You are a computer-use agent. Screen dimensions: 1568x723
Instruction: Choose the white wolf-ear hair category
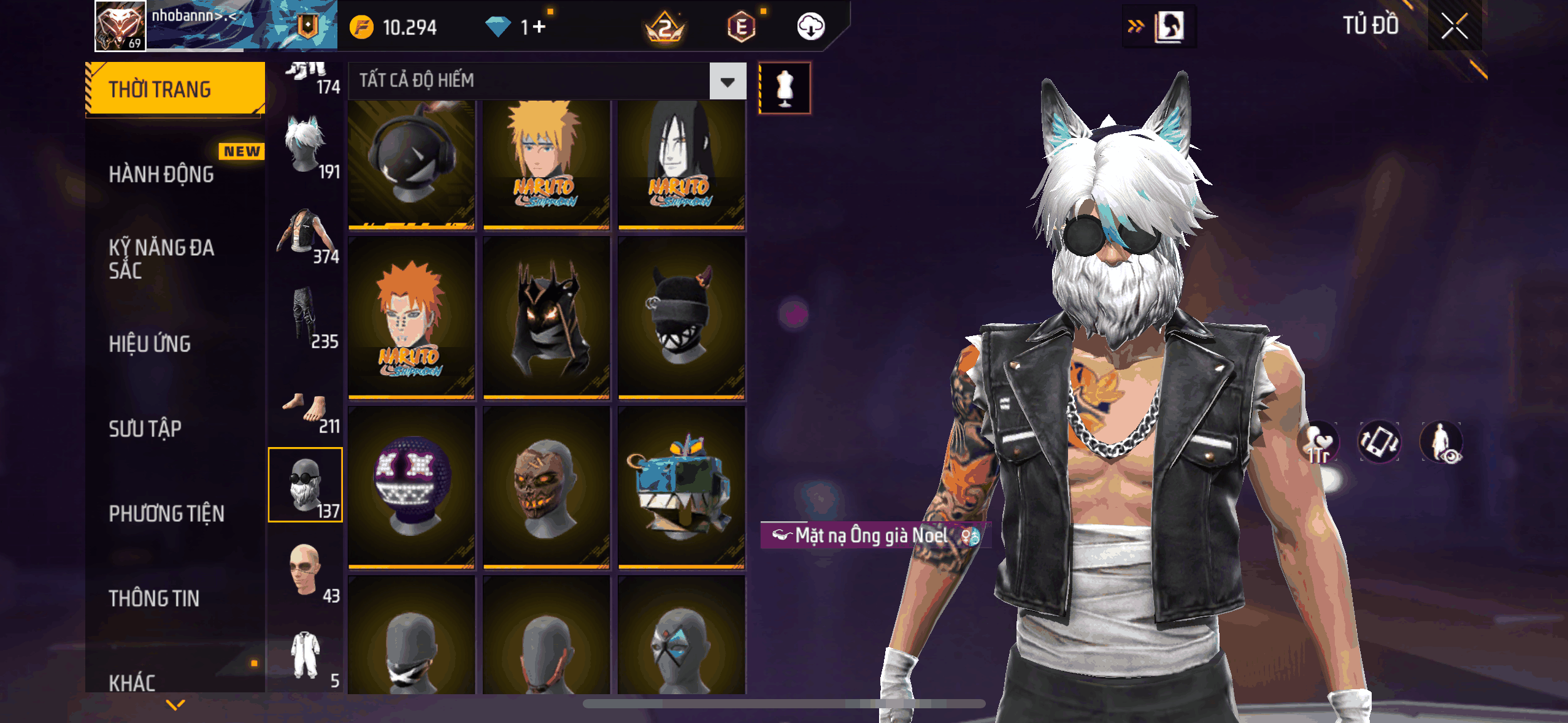pyautogui.click(x=306, y=147)
